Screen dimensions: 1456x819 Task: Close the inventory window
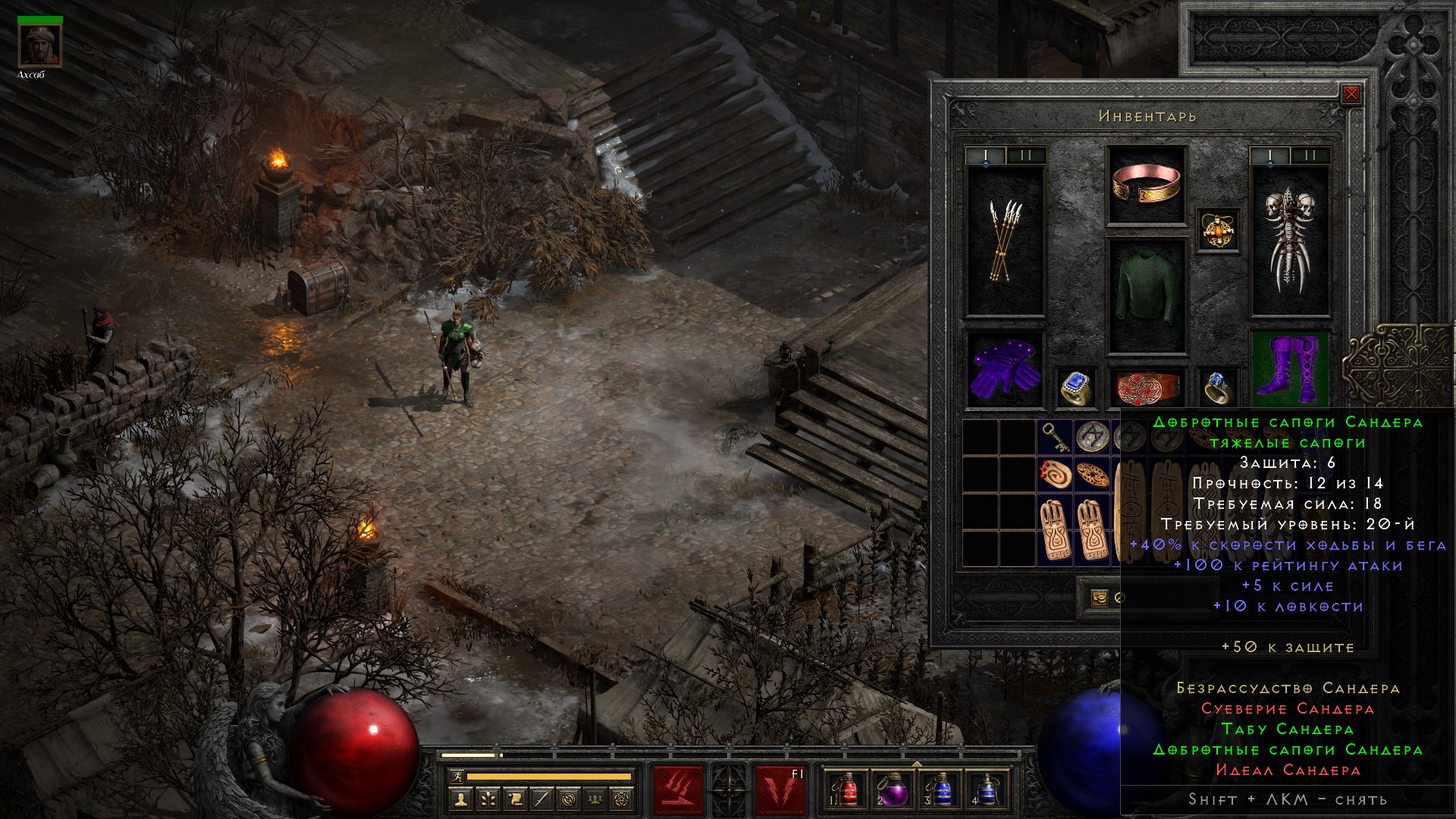[1351, 95]
